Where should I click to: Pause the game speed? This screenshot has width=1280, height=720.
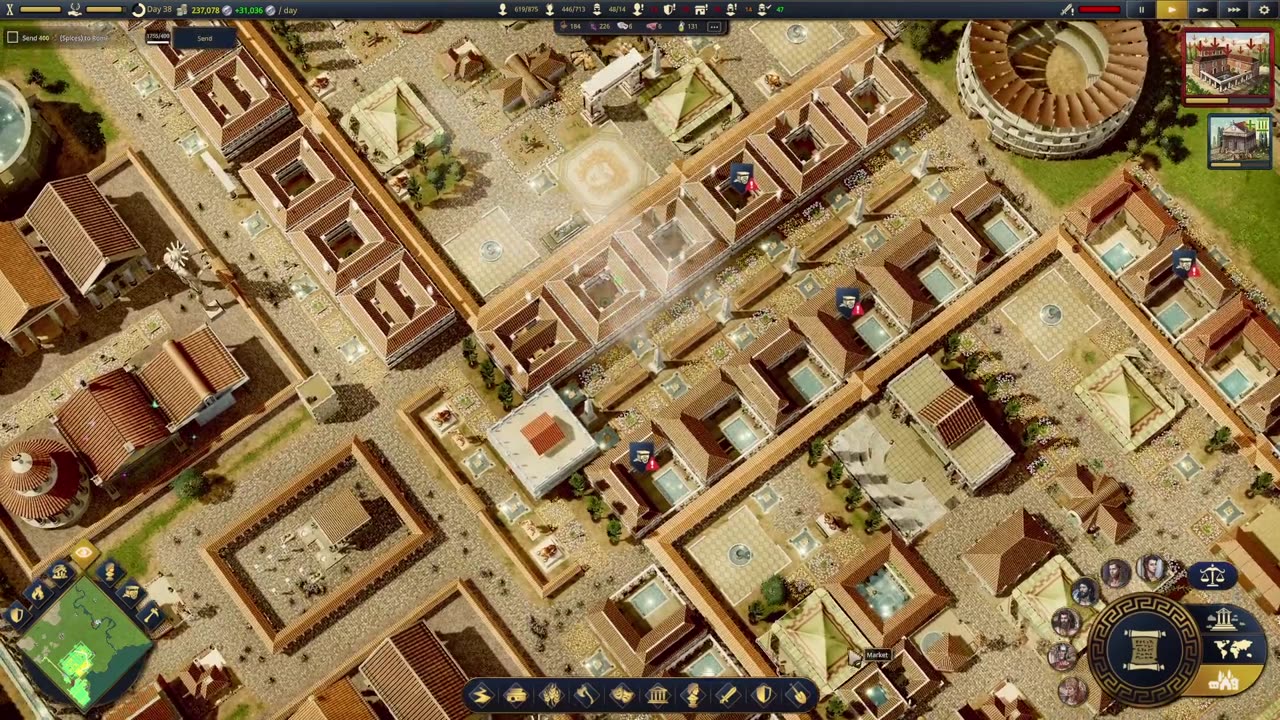pos(1141,10)
